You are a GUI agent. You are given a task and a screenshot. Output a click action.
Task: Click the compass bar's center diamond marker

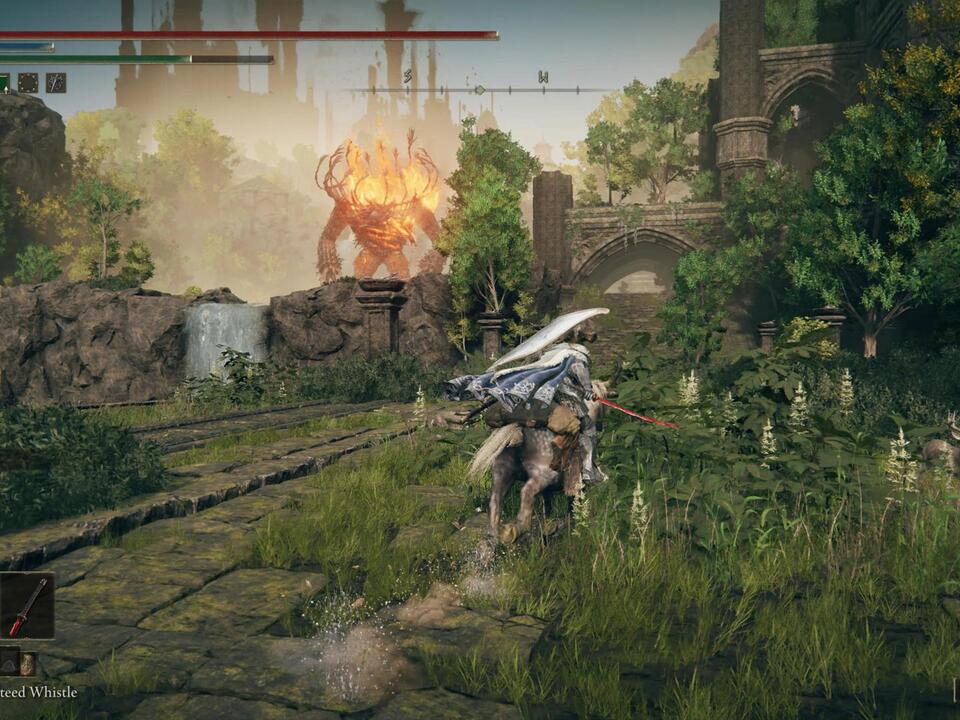[479, 90]
